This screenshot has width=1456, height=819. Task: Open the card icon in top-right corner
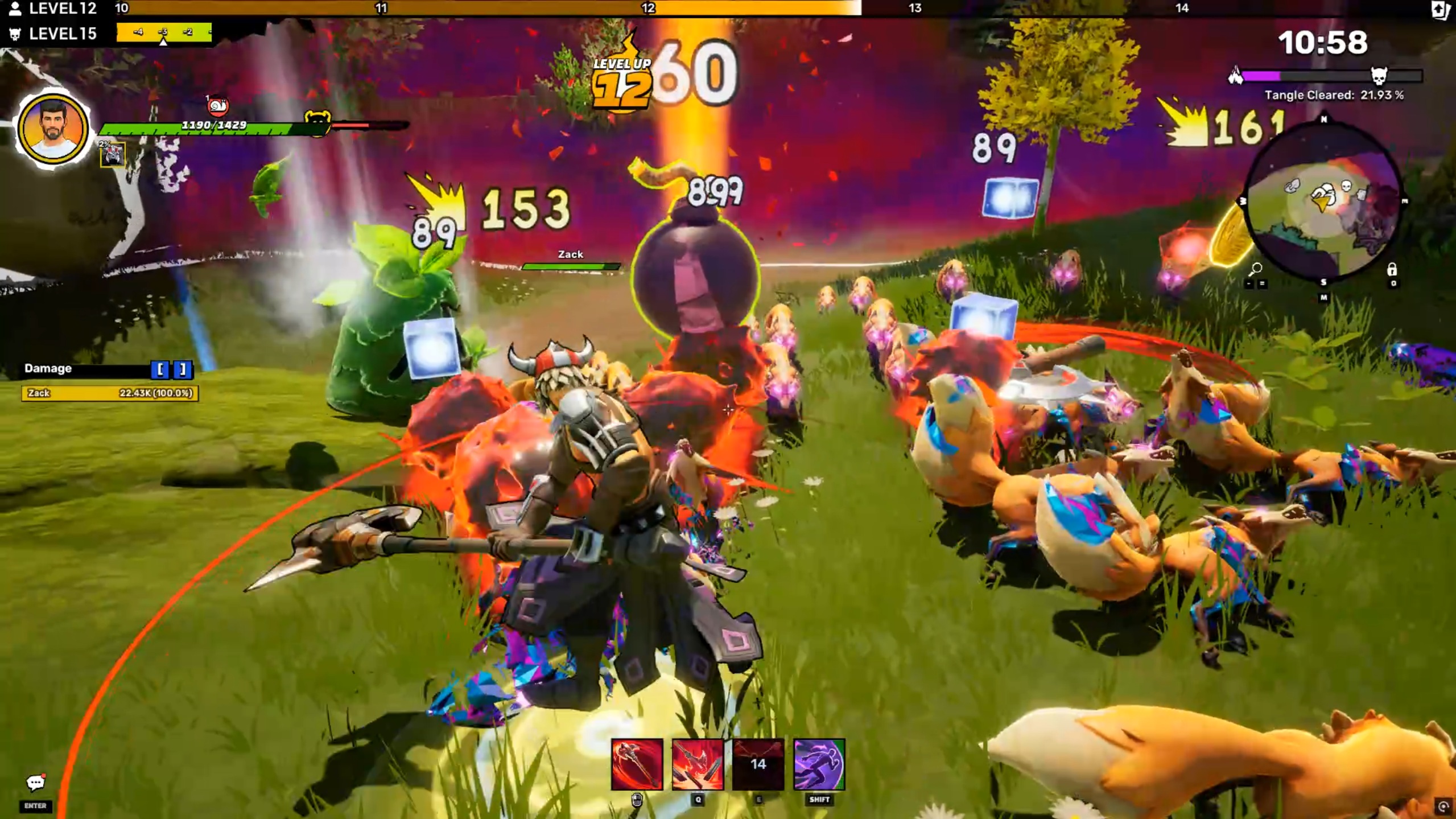[x=1439, y=10]
